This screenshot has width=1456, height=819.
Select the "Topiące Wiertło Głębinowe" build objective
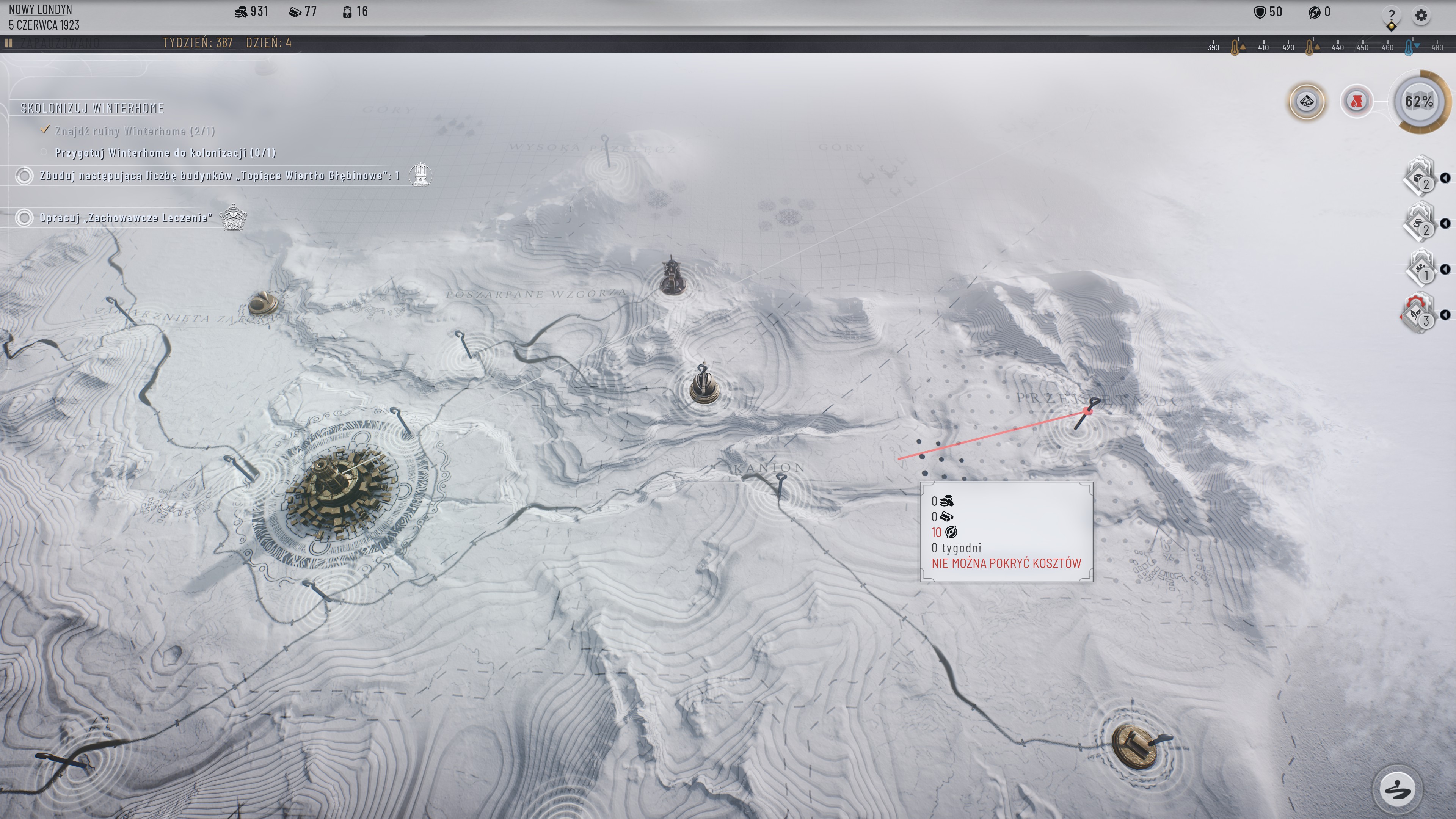pos(219,176)
